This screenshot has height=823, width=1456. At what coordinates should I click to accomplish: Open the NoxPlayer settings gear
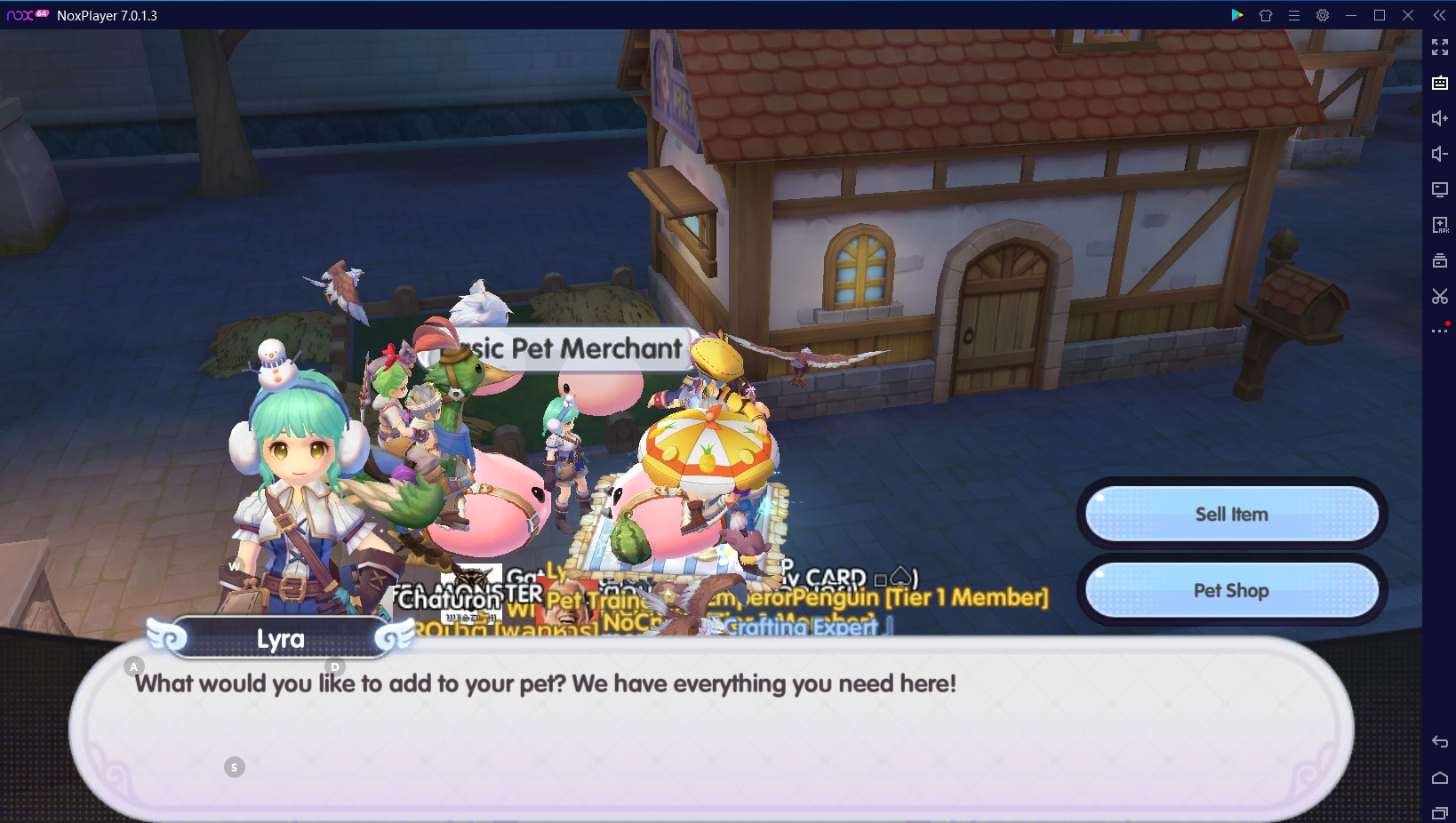pyautogui.click(x=1323, y=15)
